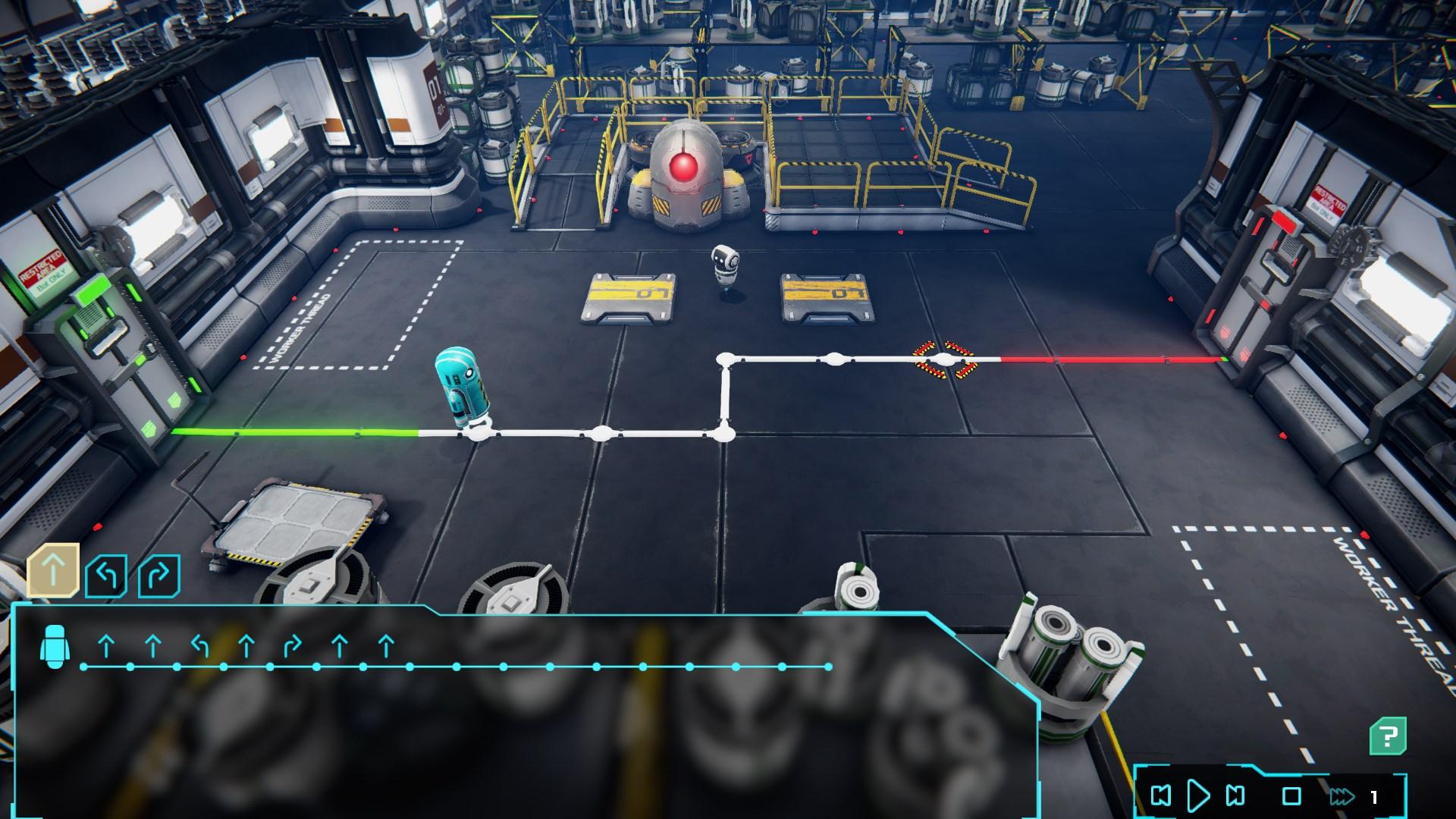Click the turn left step in program timeline

click(199, 647)
